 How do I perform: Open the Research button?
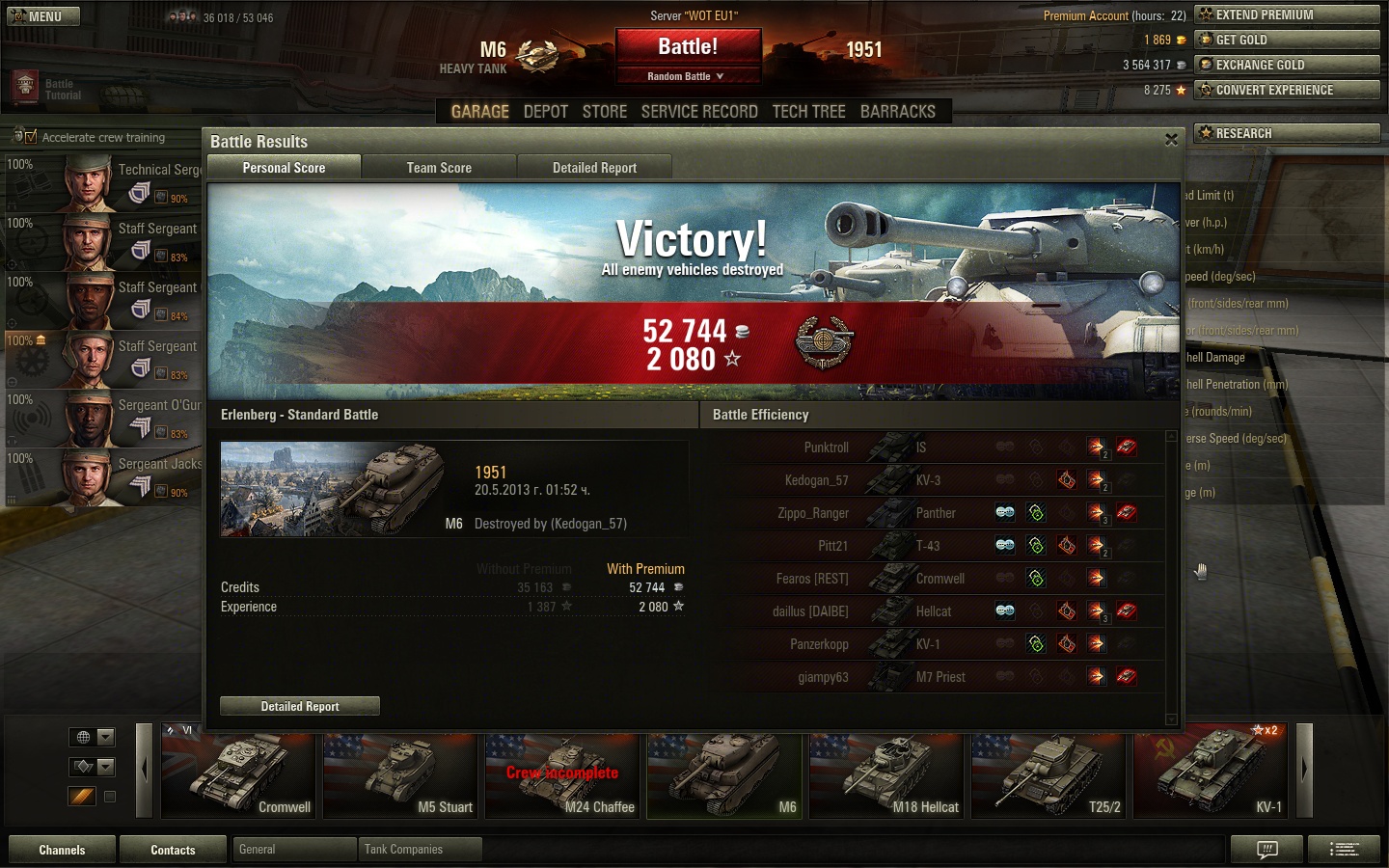(x=1287, y=133)
